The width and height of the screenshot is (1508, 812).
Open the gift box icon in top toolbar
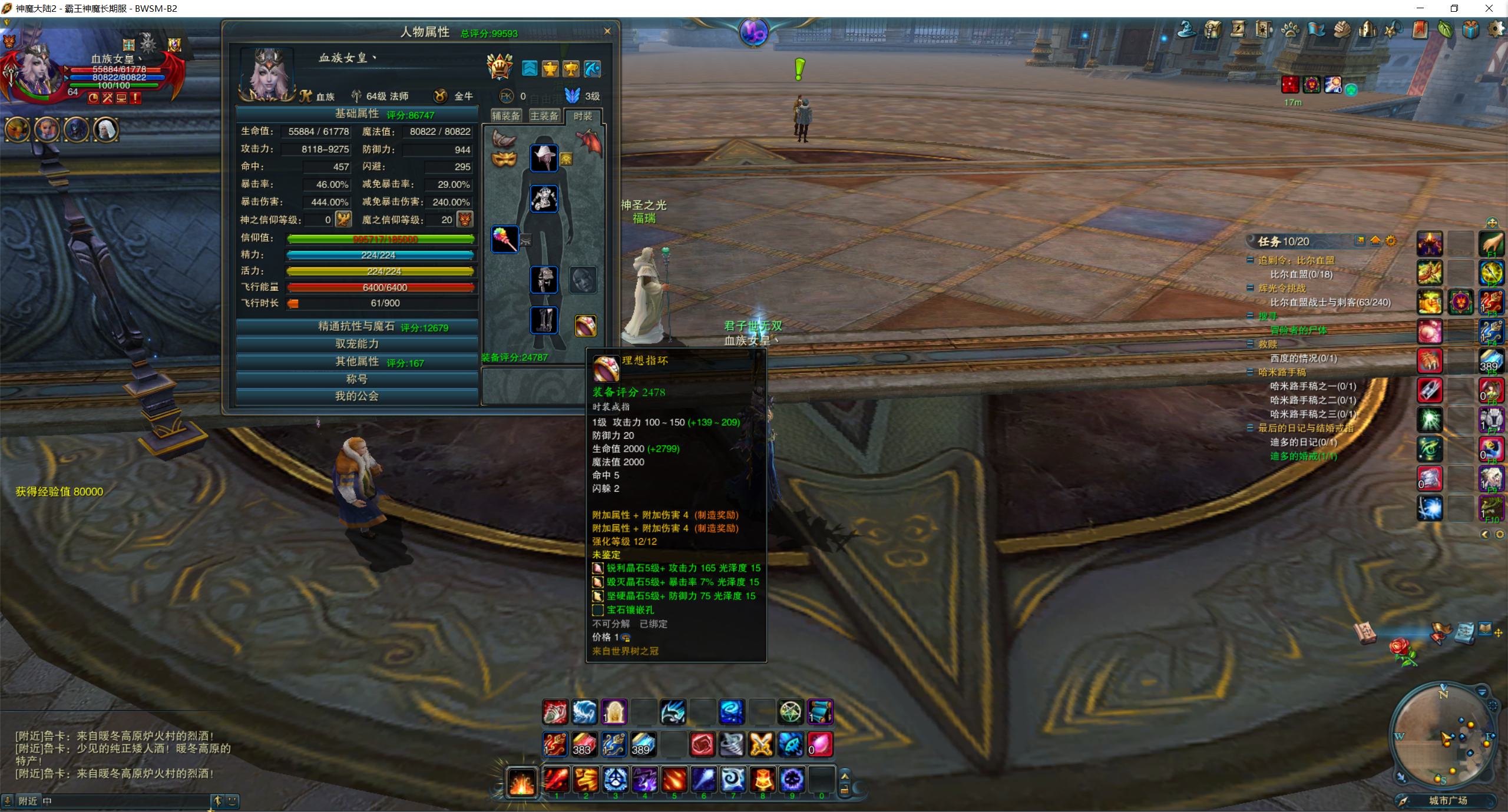pos(1470,29)
